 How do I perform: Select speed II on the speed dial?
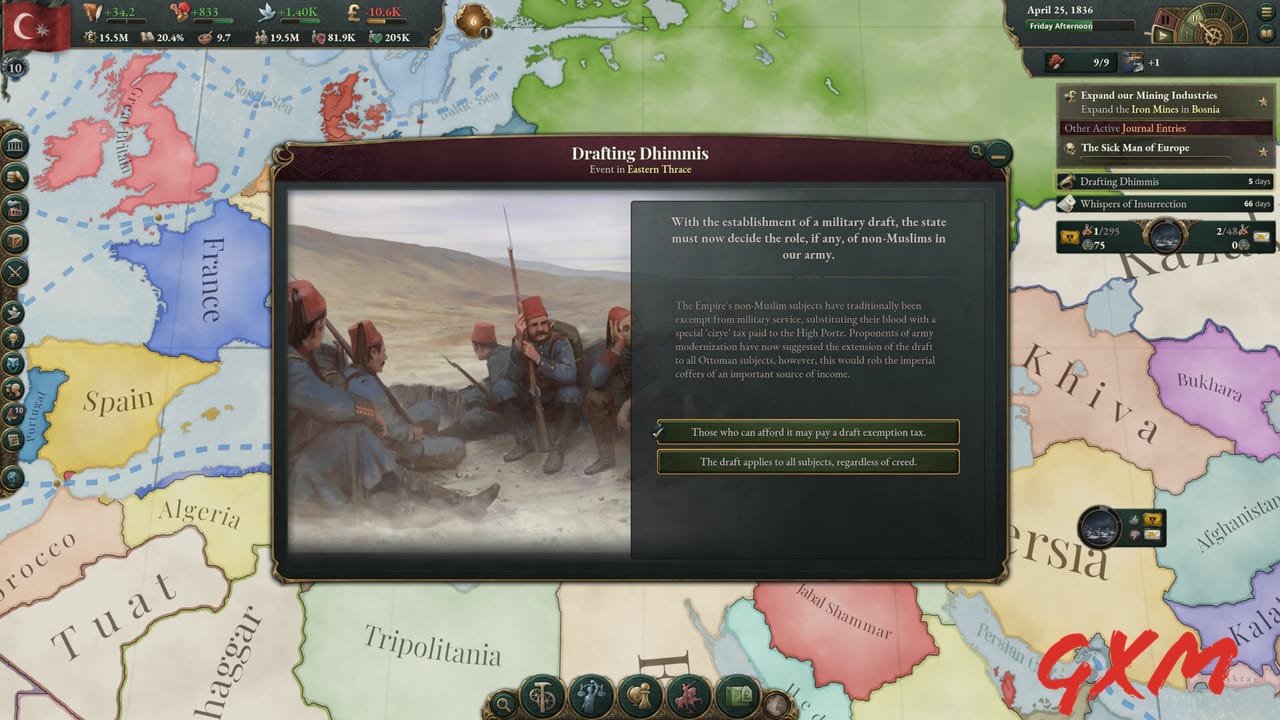coord(1195,18)
